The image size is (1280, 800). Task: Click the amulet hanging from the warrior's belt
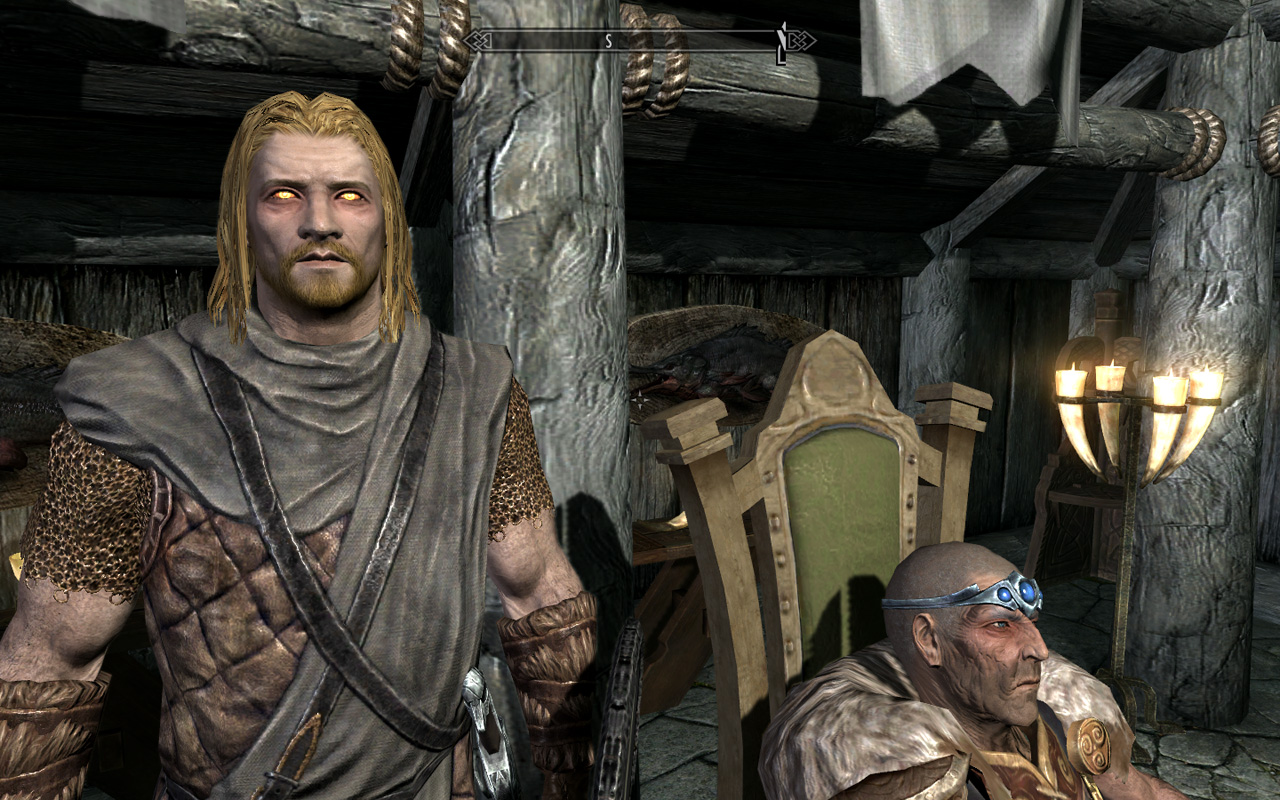487,731
